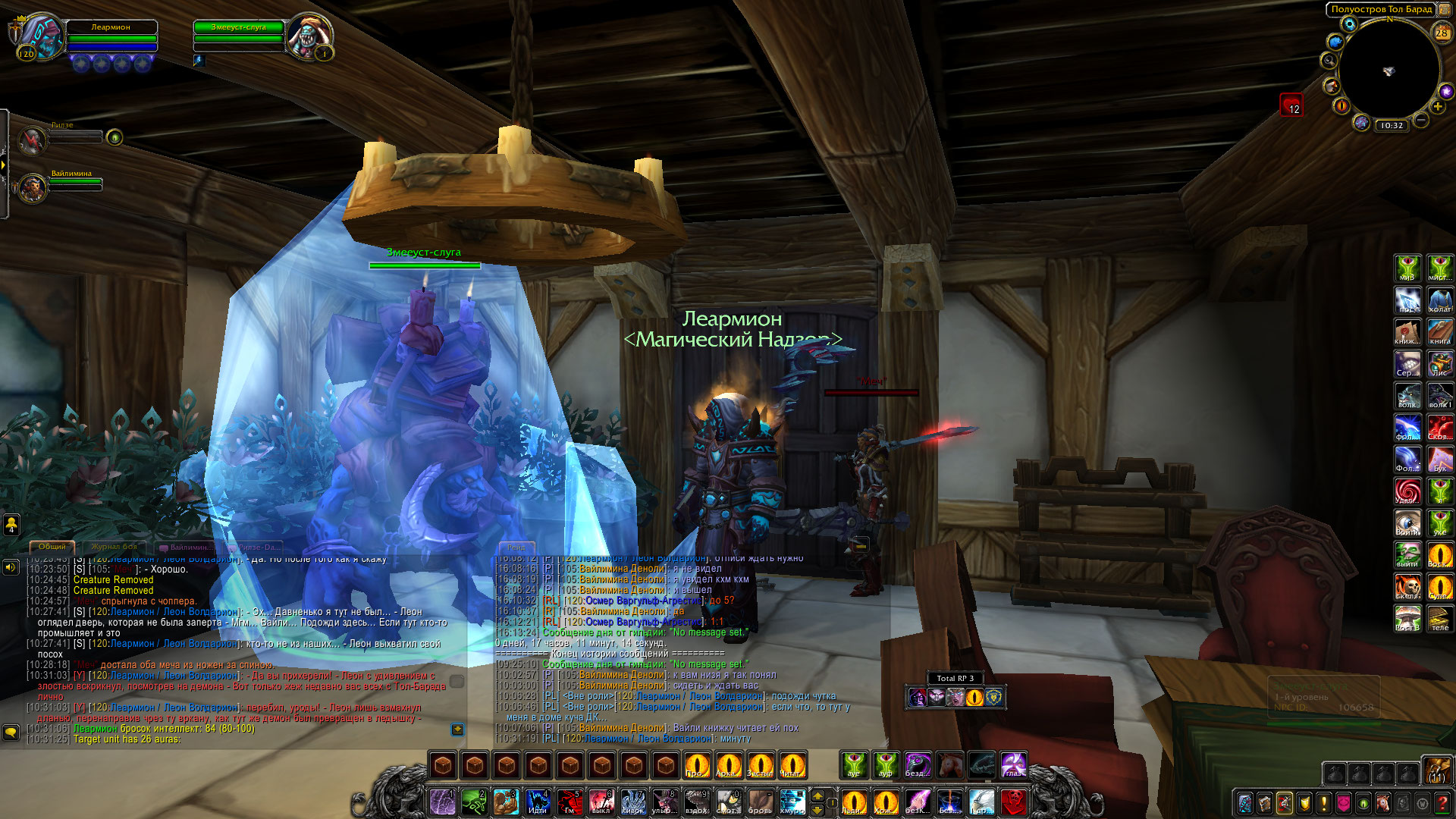Activate the Войти eye macro in side bar

point(1408,522)
